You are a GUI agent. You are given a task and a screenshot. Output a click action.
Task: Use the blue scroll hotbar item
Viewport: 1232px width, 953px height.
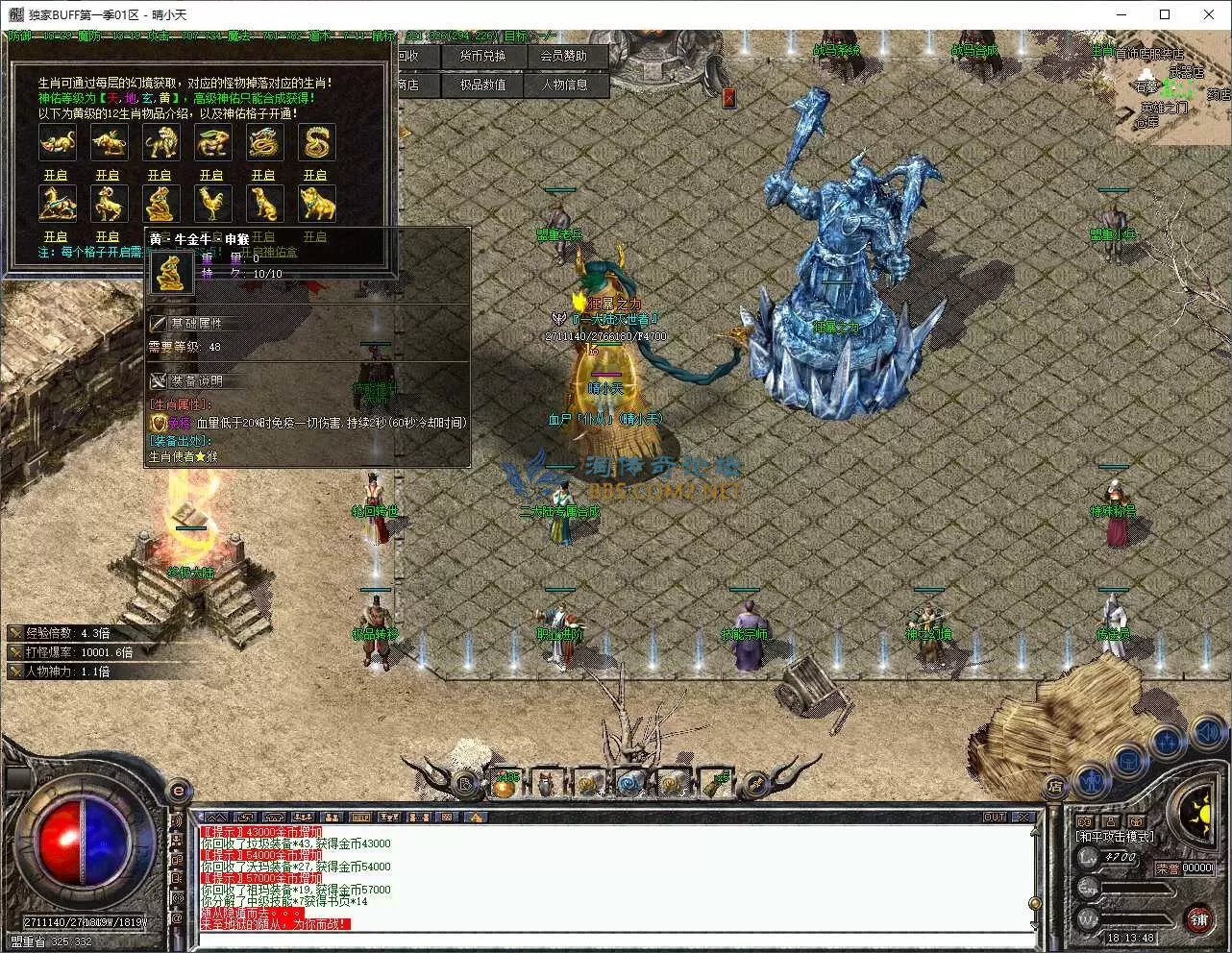[x=630, y=785]
